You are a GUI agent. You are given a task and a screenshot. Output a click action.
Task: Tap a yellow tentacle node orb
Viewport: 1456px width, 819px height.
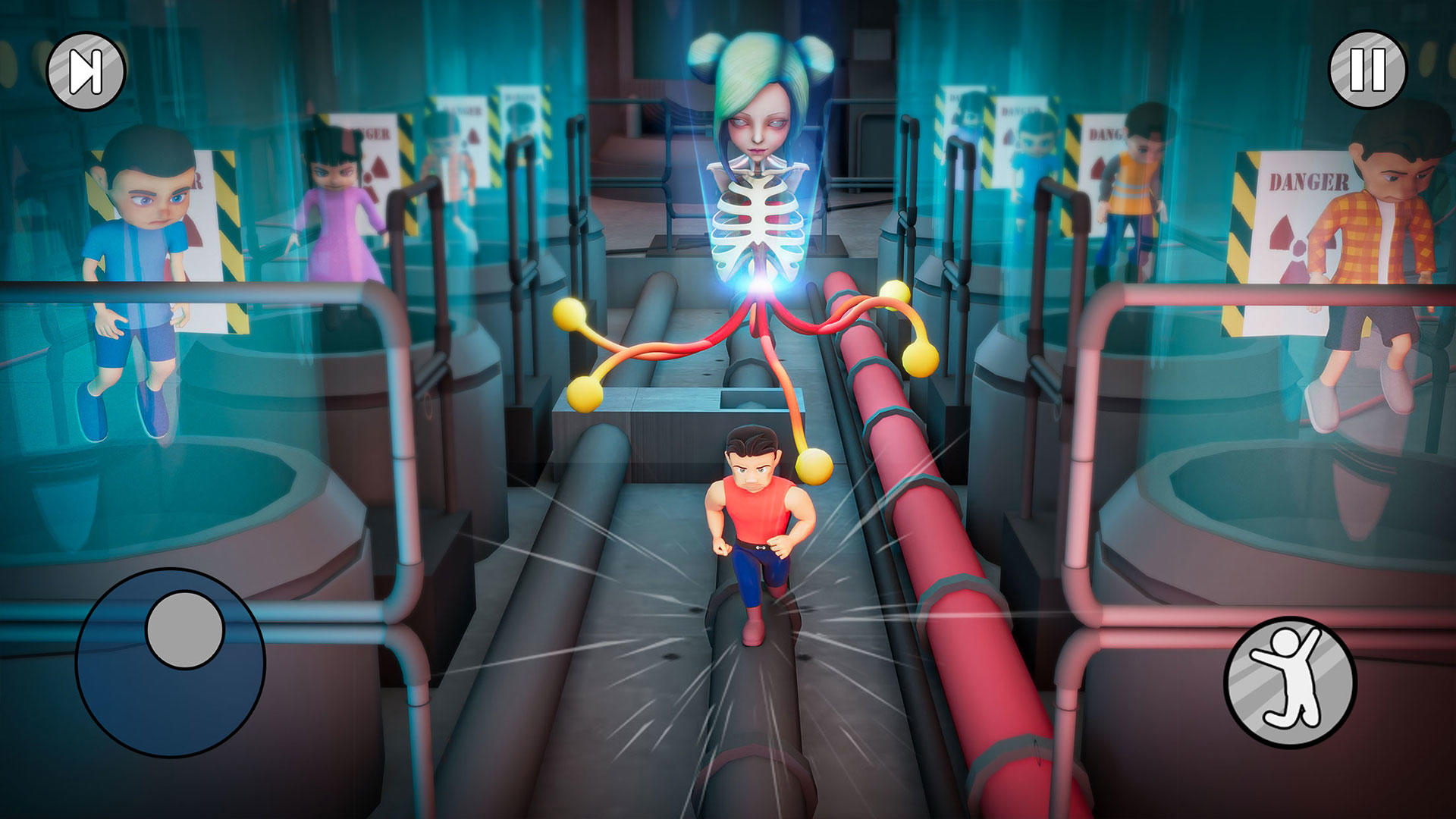coord(569,315)
